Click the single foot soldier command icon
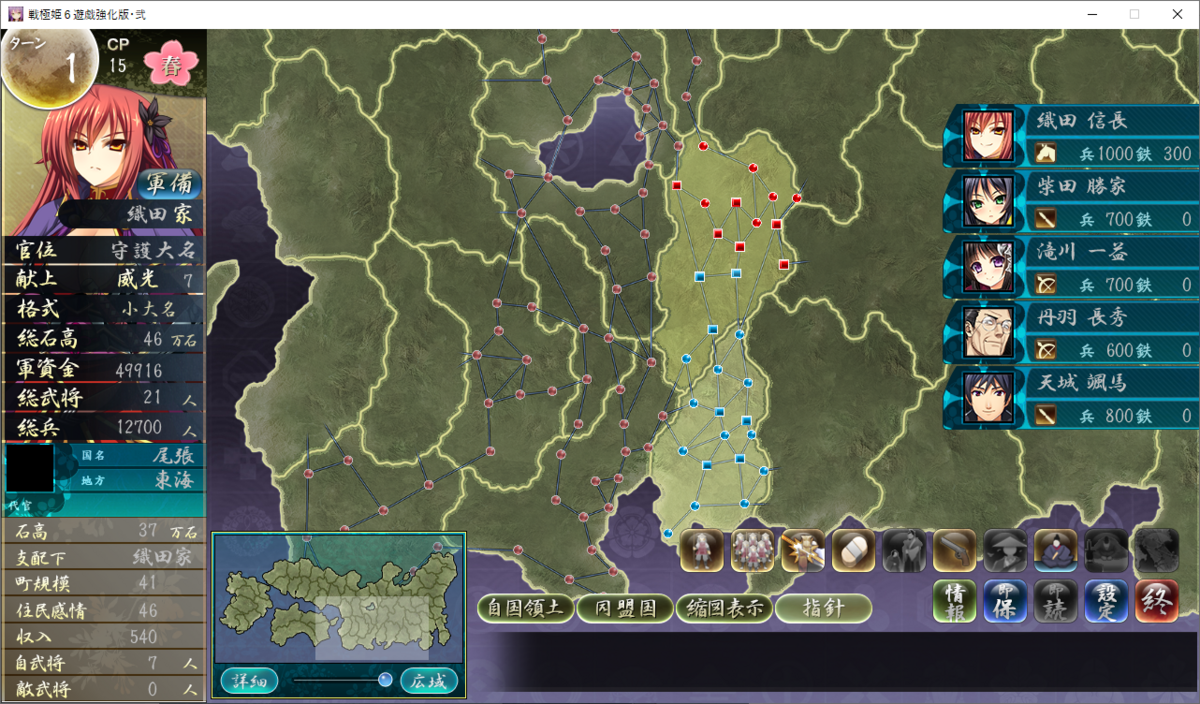 tap(702, 550)
